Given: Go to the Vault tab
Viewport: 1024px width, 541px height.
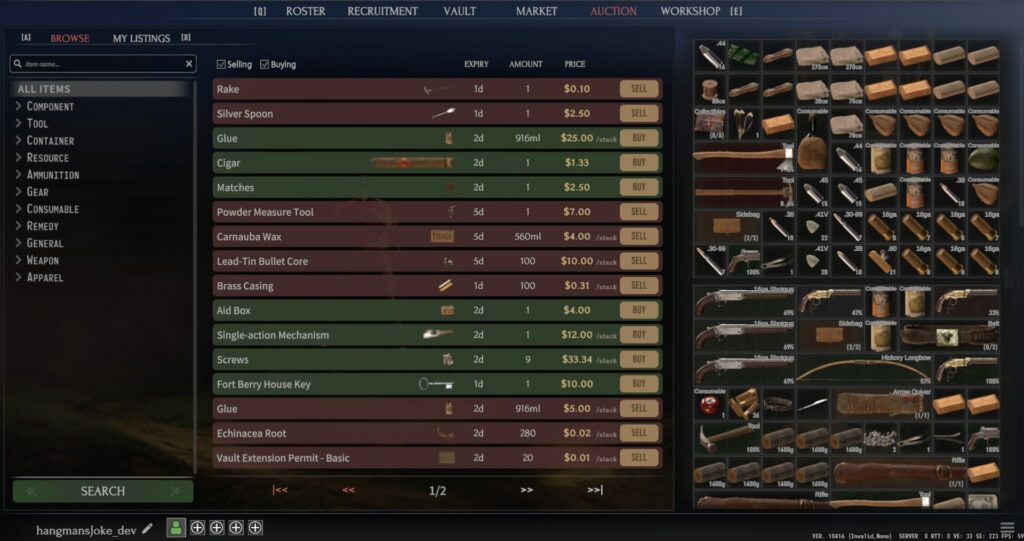Looking at the screenshot, I should click(459, 11).
